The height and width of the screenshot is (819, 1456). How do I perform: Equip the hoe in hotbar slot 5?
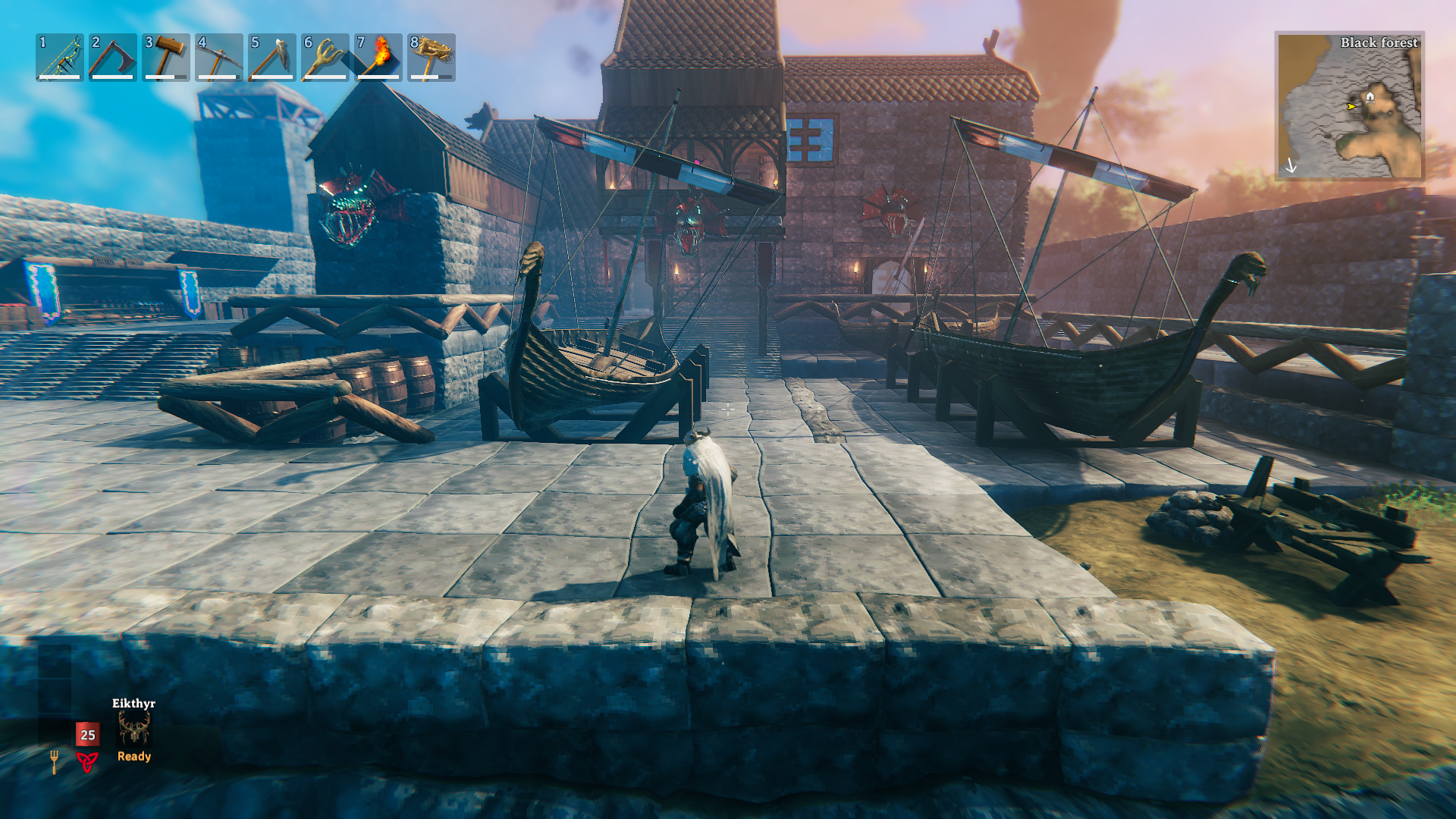click(x=272, y=57)
